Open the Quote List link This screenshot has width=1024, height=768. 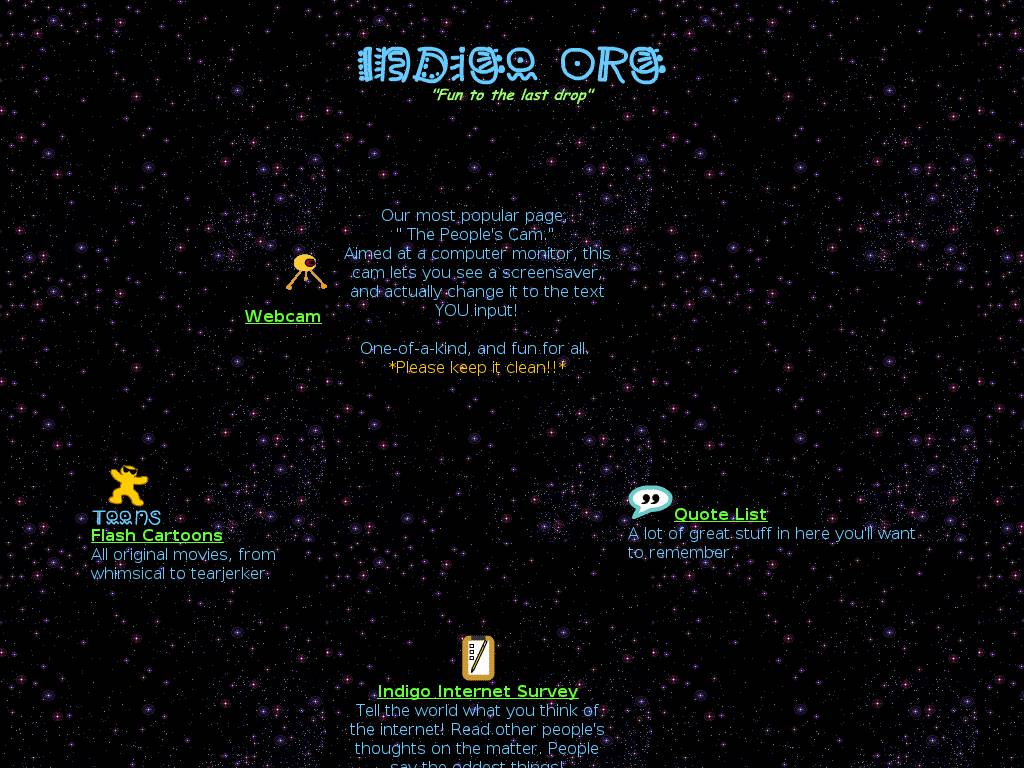720,514
